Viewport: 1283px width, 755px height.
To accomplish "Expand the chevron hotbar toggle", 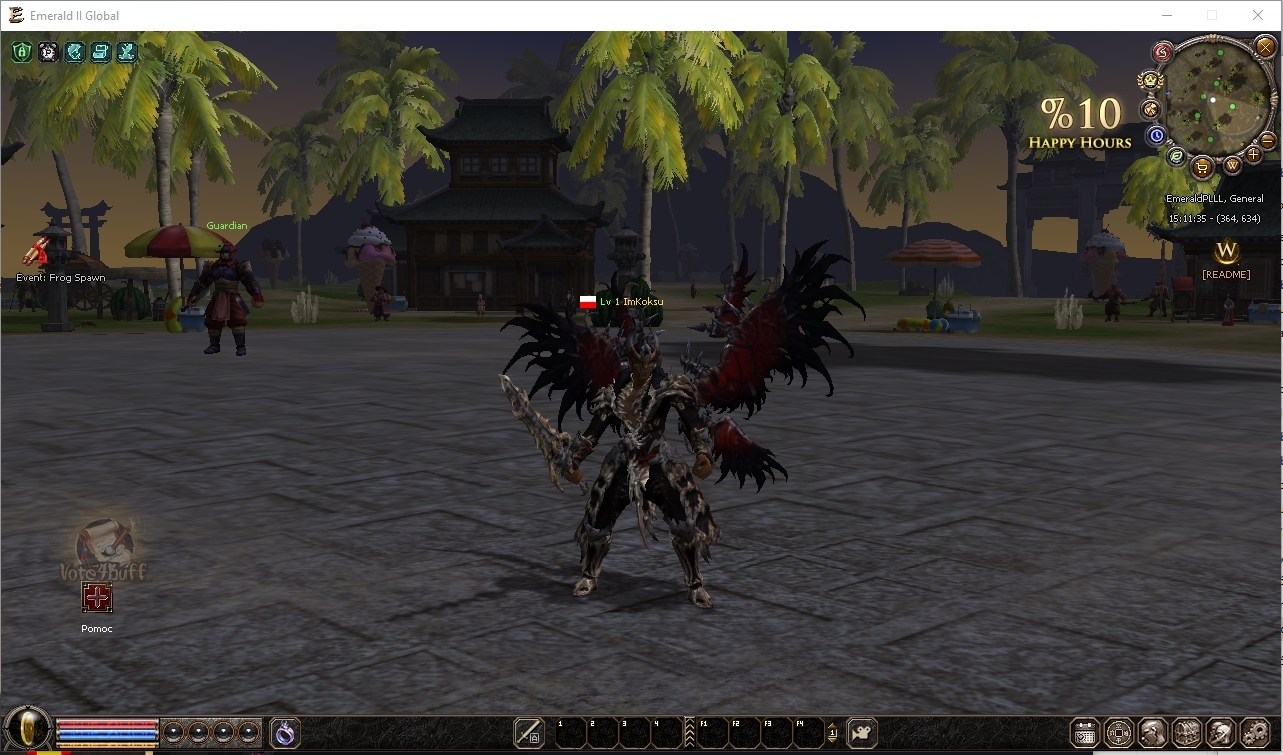I will coord(689,733).
